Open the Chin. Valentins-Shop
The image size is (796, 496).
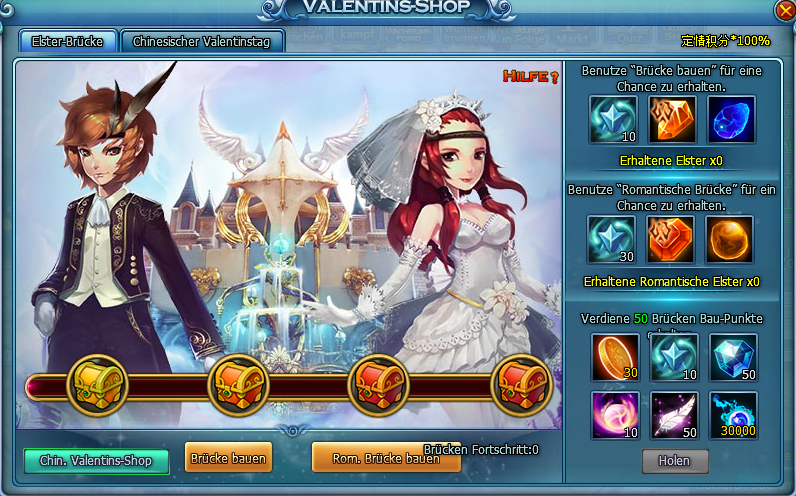coord(96,461)
